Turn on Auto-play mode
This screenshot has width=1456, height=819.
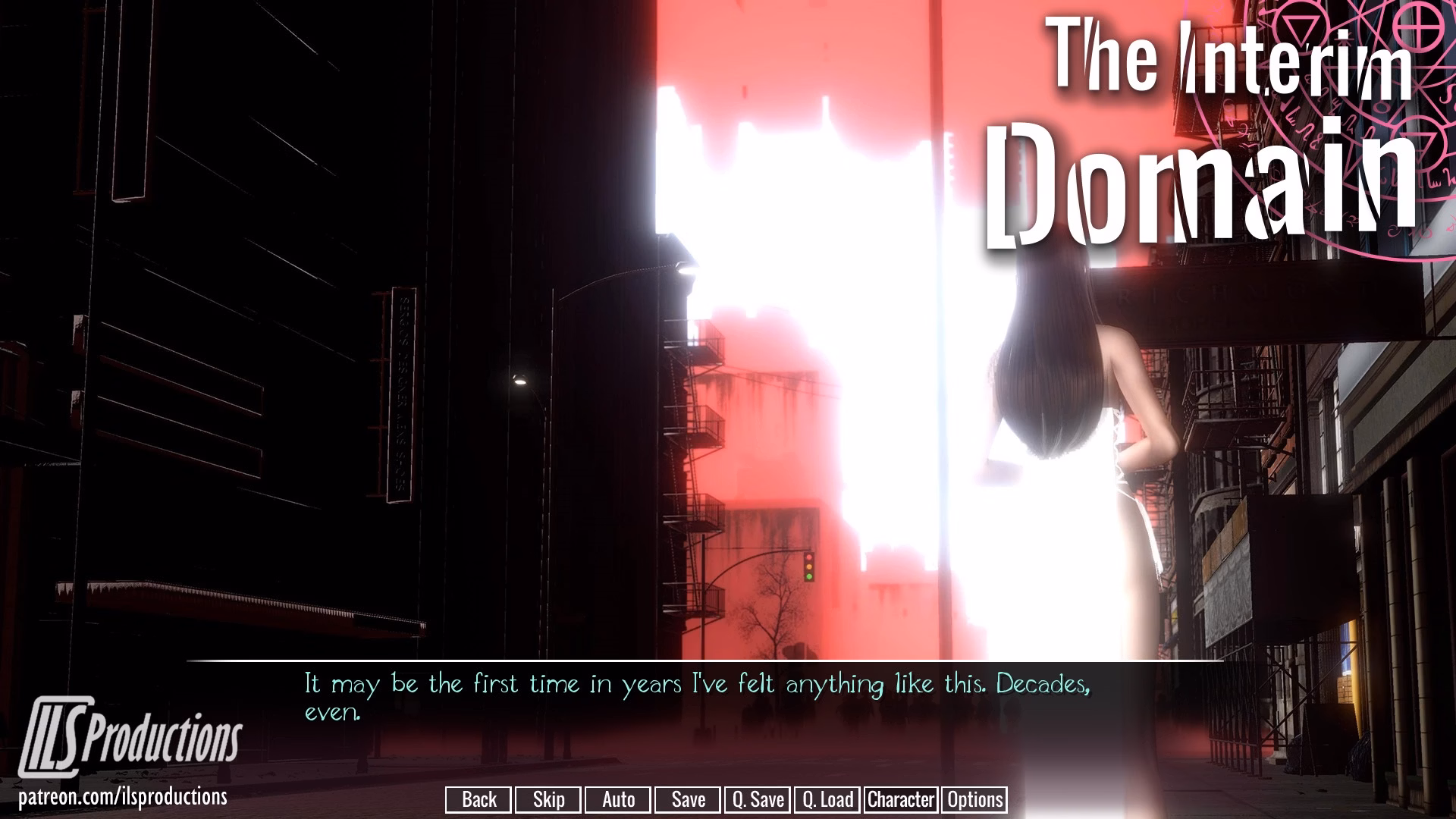click(x=617, y=799)
